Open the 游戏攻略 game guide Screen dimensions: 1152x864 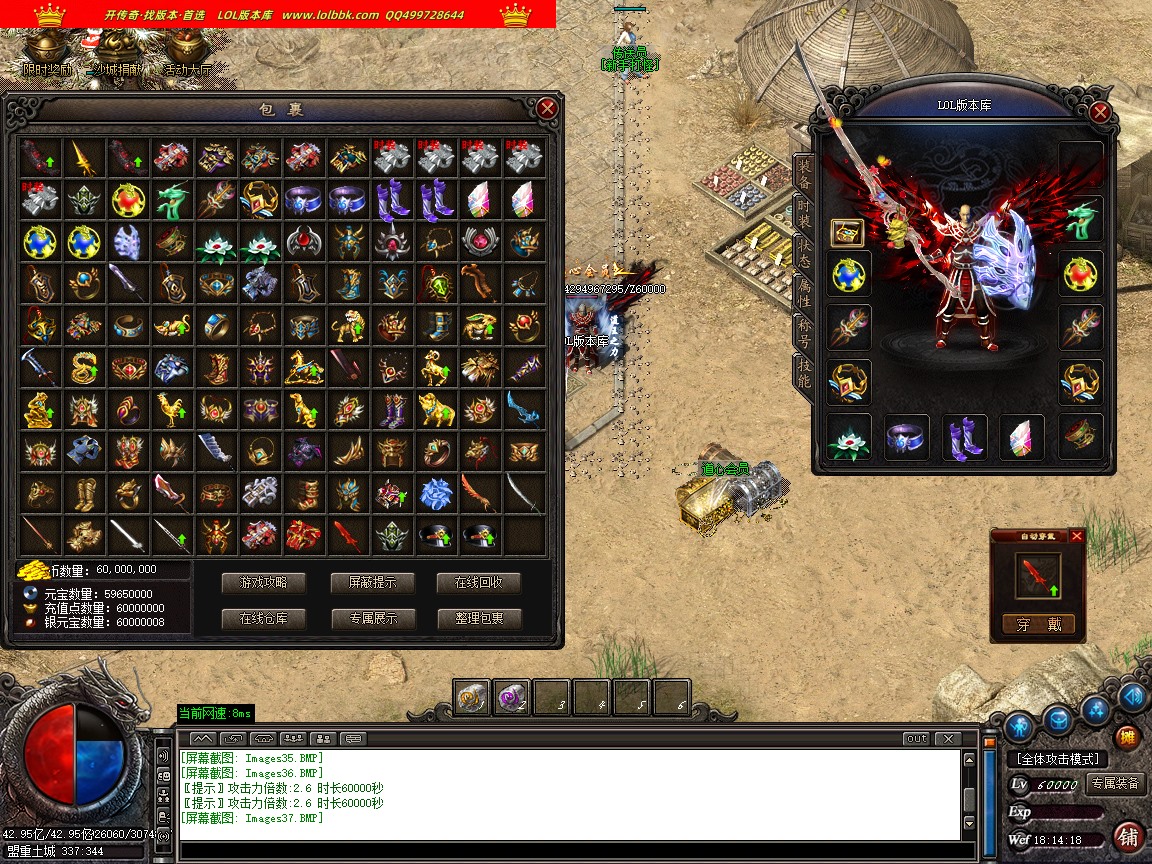pyautogui.click(x=263, y=583)
